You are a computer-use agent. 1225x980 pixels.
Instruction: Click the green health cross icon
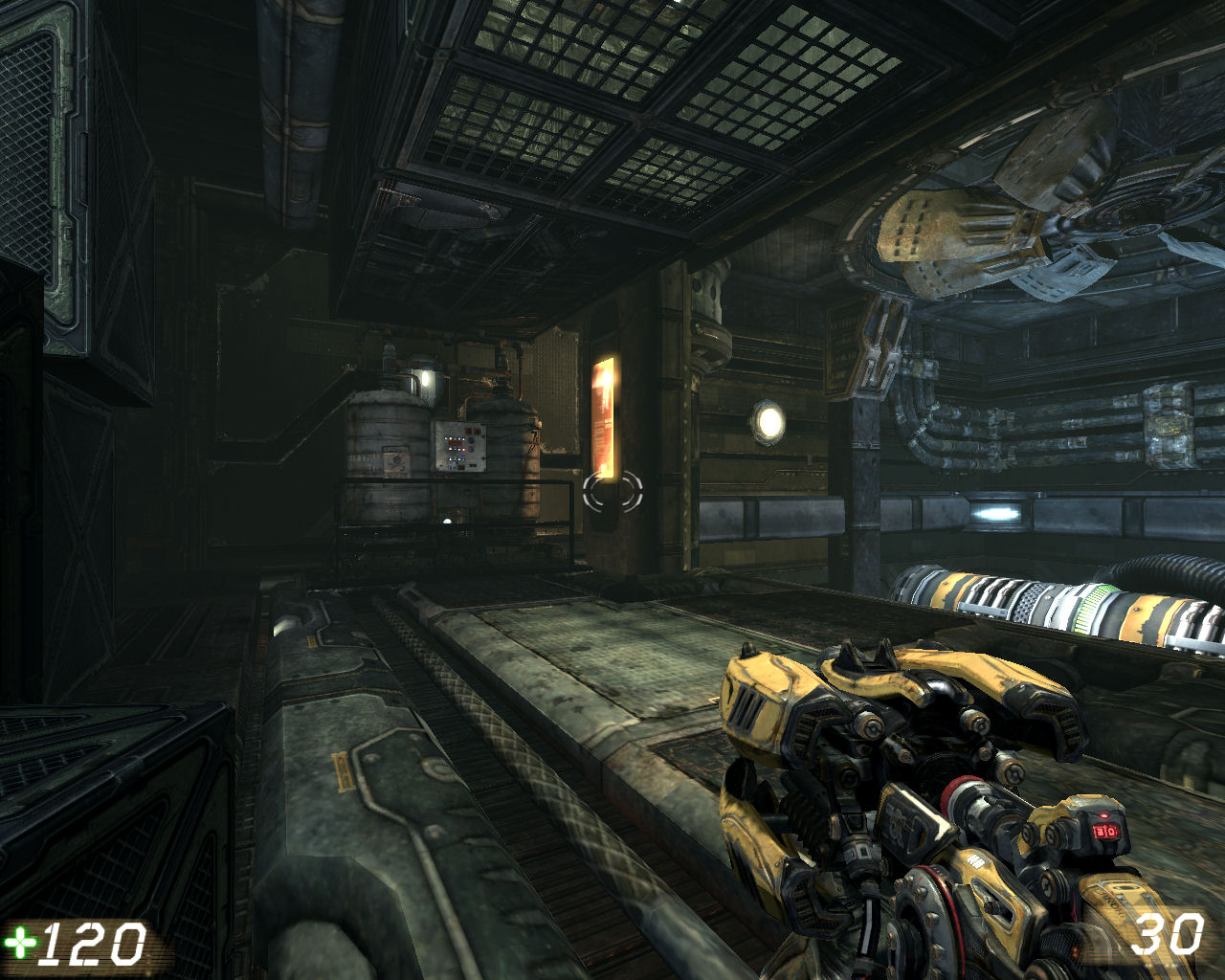tap(17, 942)
